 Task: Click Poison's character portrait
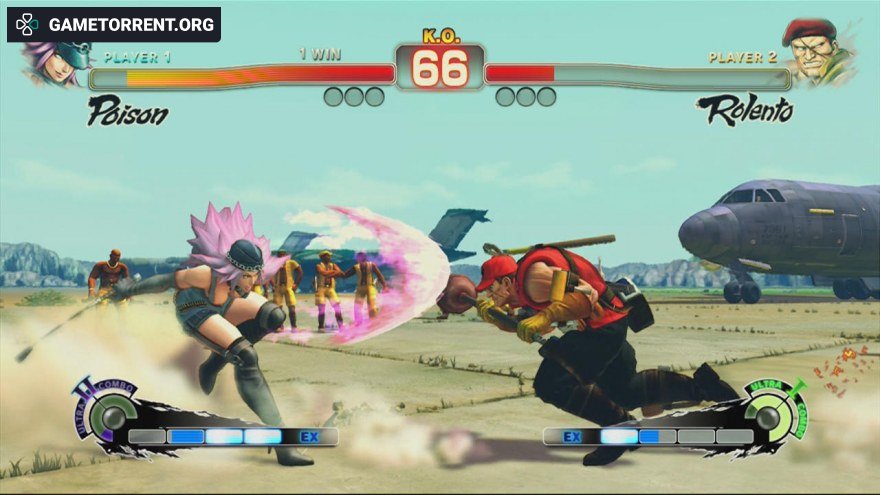pos(55,62)
